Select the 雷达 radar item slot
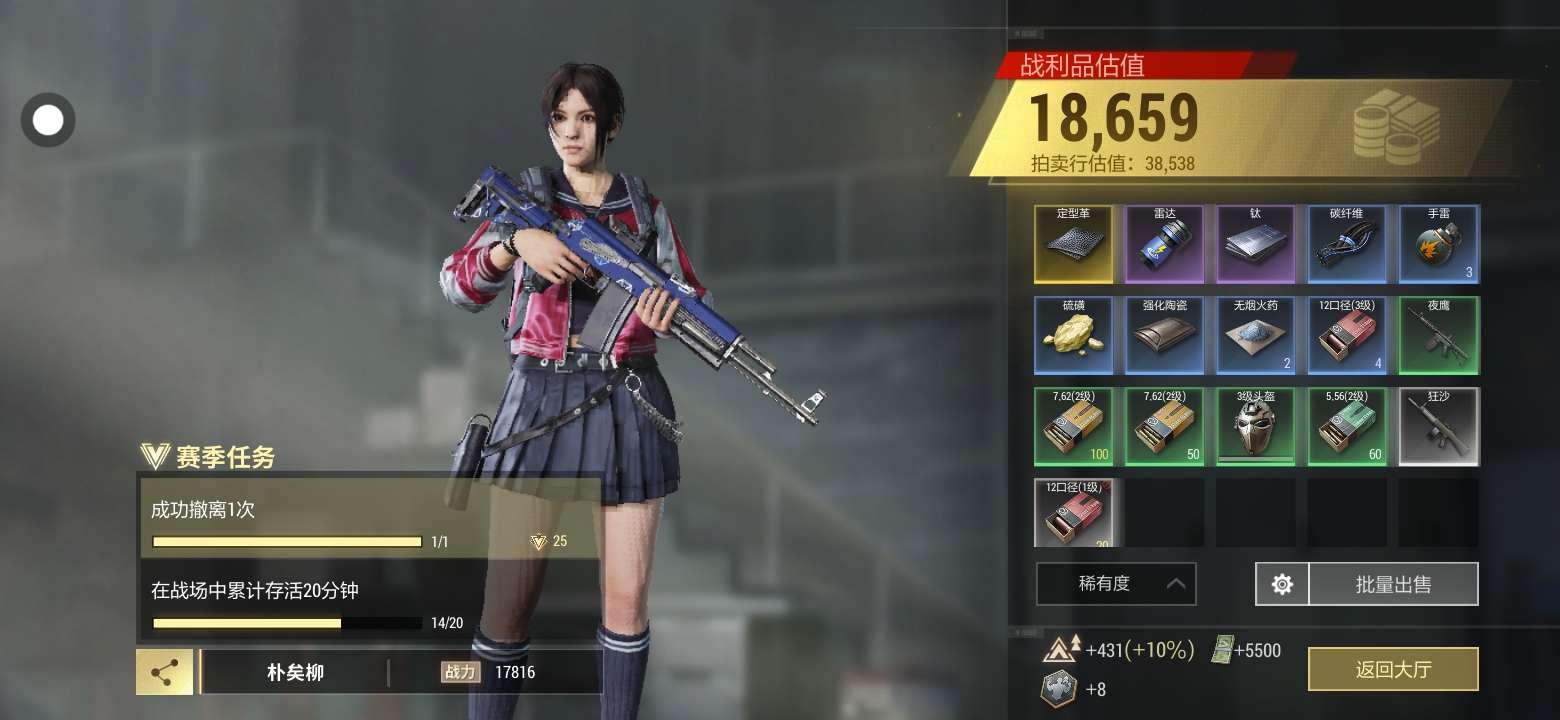 tap(1165, 244)
